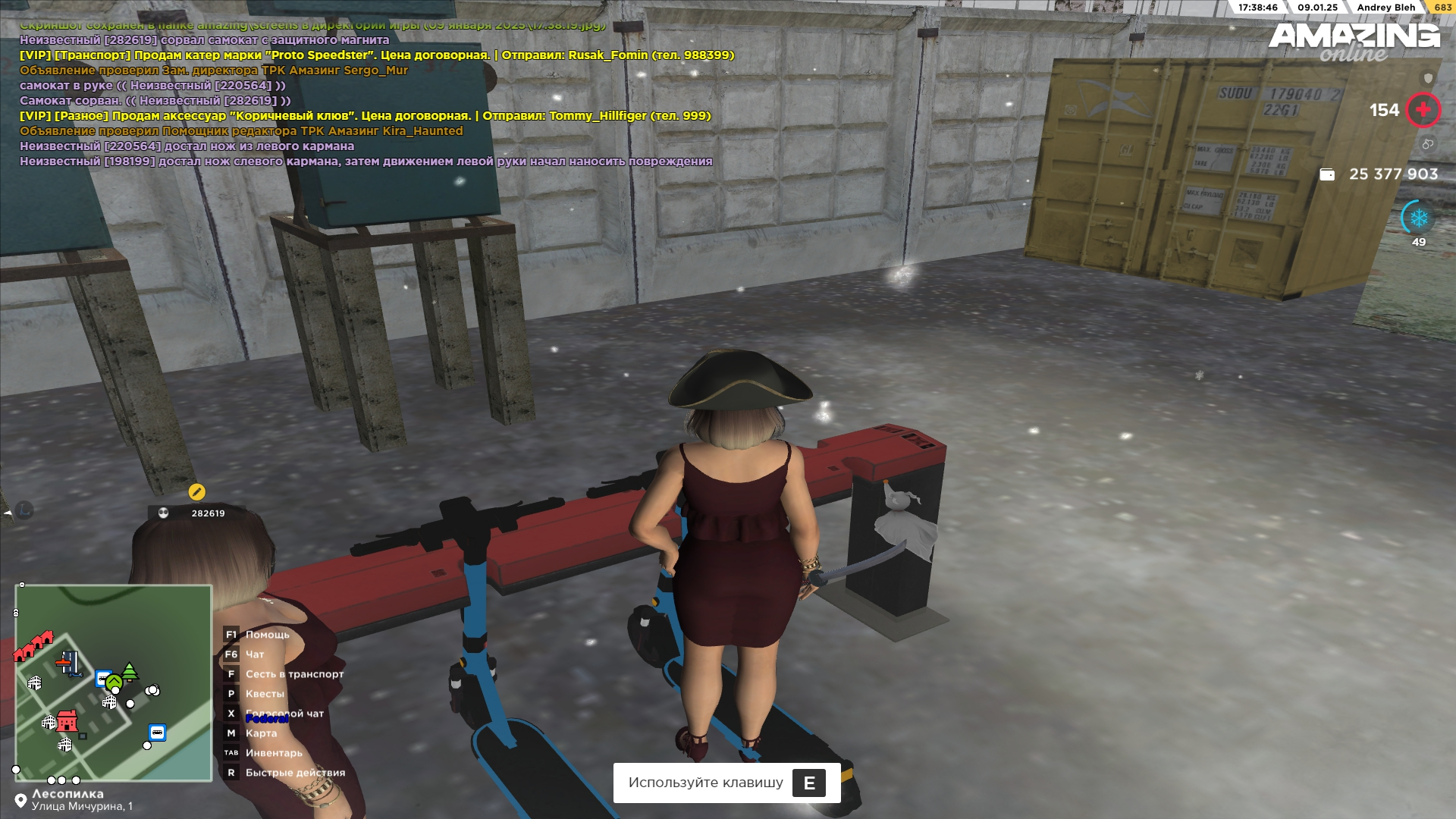Click the yellow pencil icon above player 282619
Viewport: 1456px width, 819px height.
[x=196, y=492]
